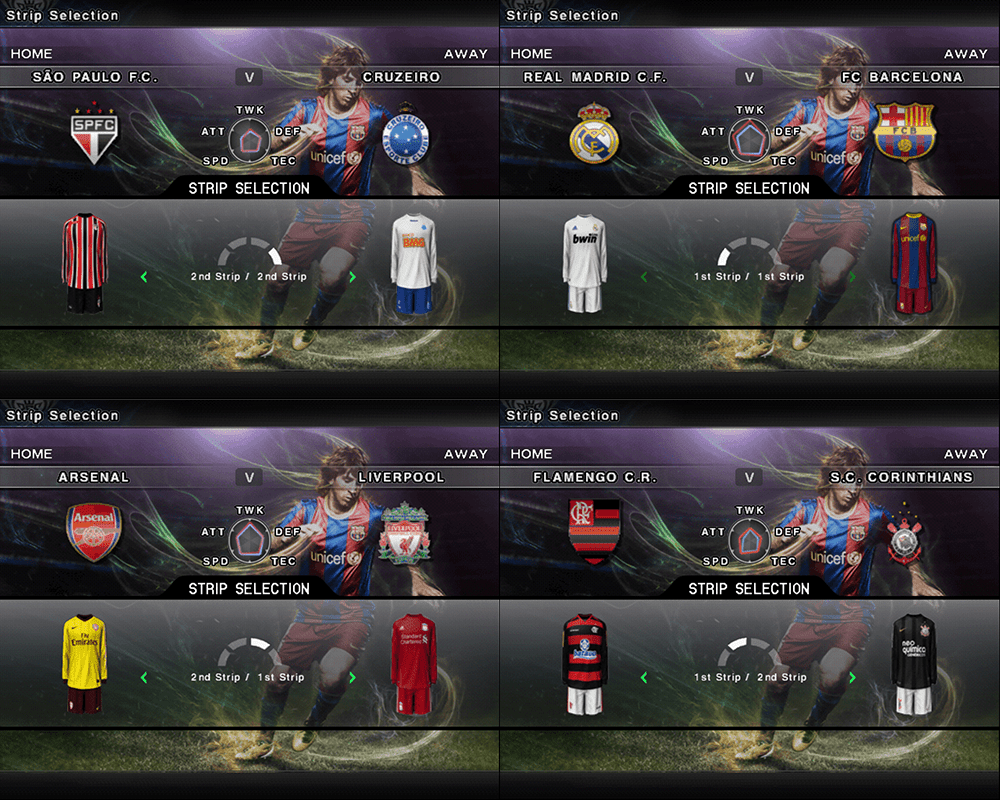Click green left arrow beside Arsenal kit

point(144,678)
